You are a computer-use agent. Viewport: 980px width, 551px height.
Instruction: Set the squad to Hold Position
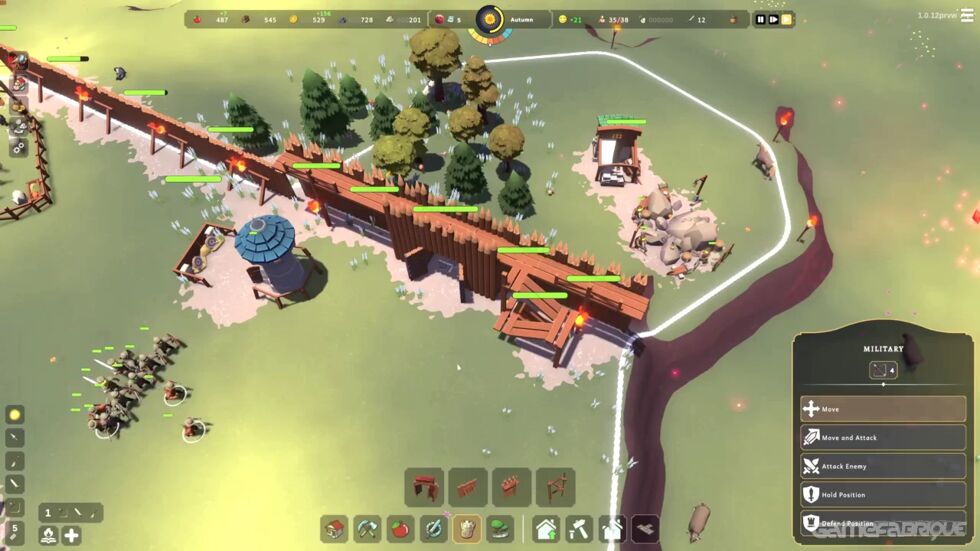tap(882, 494)
